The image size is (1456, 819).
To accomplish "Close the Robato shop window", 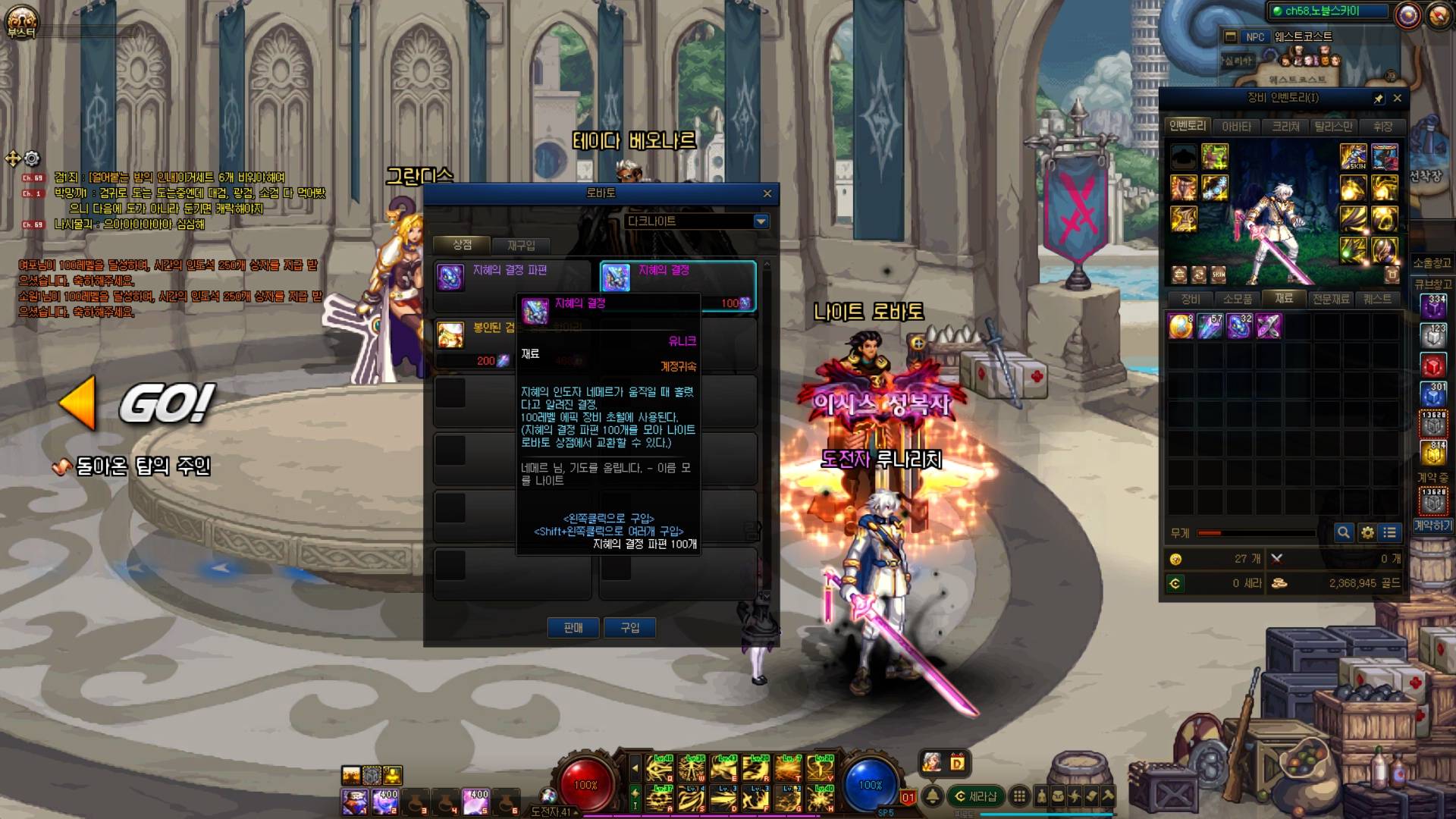I will coord(767,194).
